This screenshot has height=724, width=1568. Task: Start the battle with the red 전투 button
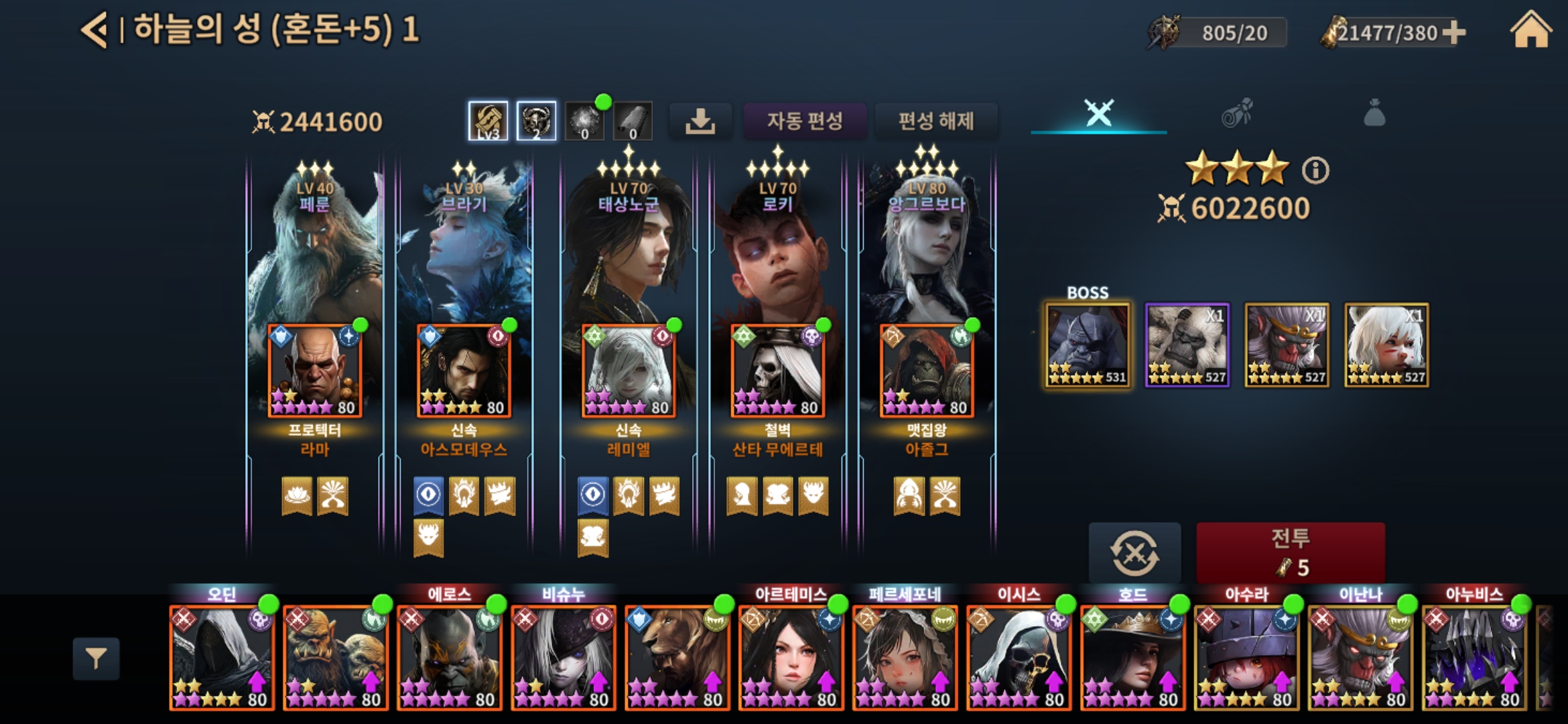click(x=1290, y=552)
